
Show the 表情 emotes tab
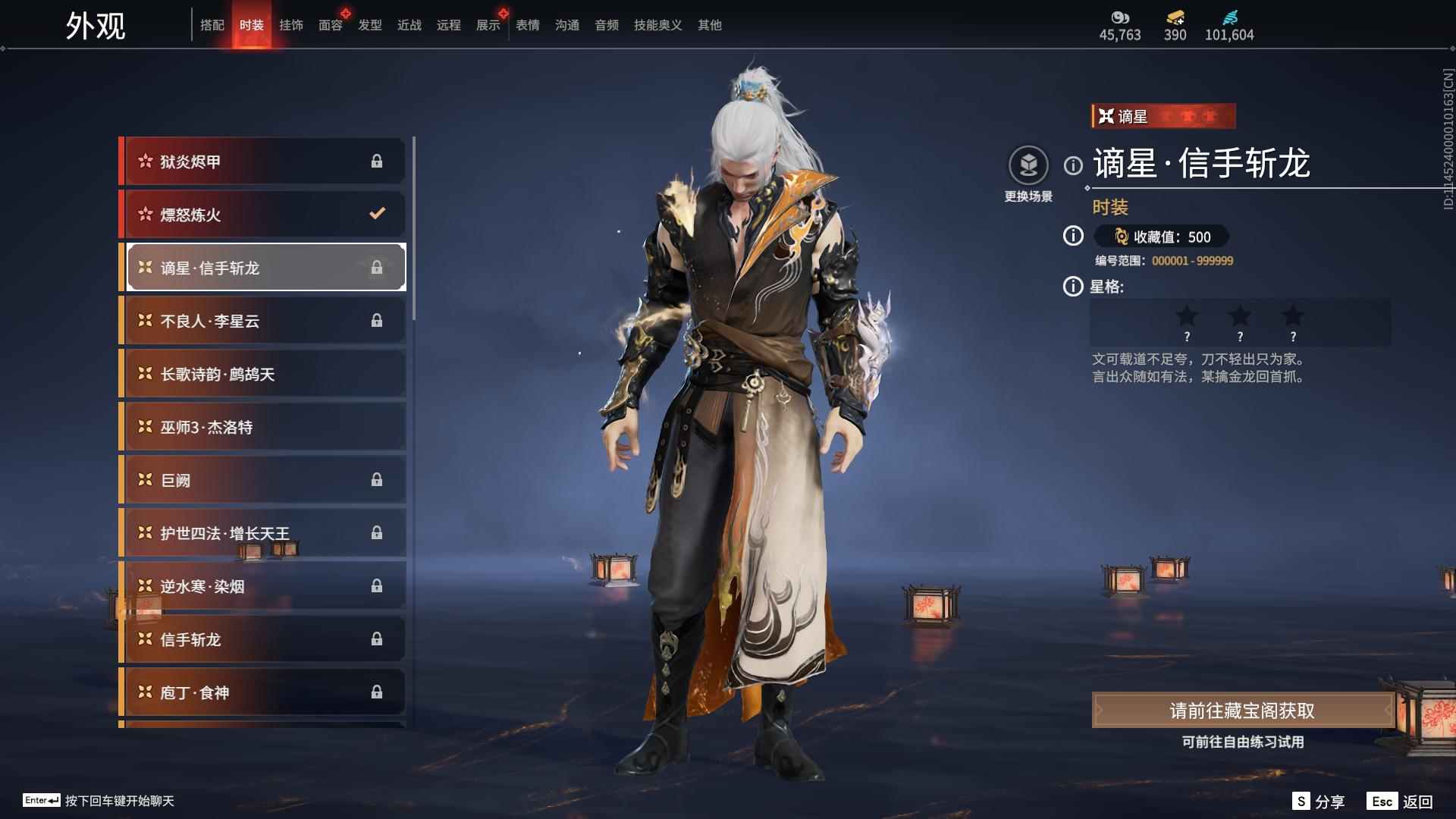[528, 25]
